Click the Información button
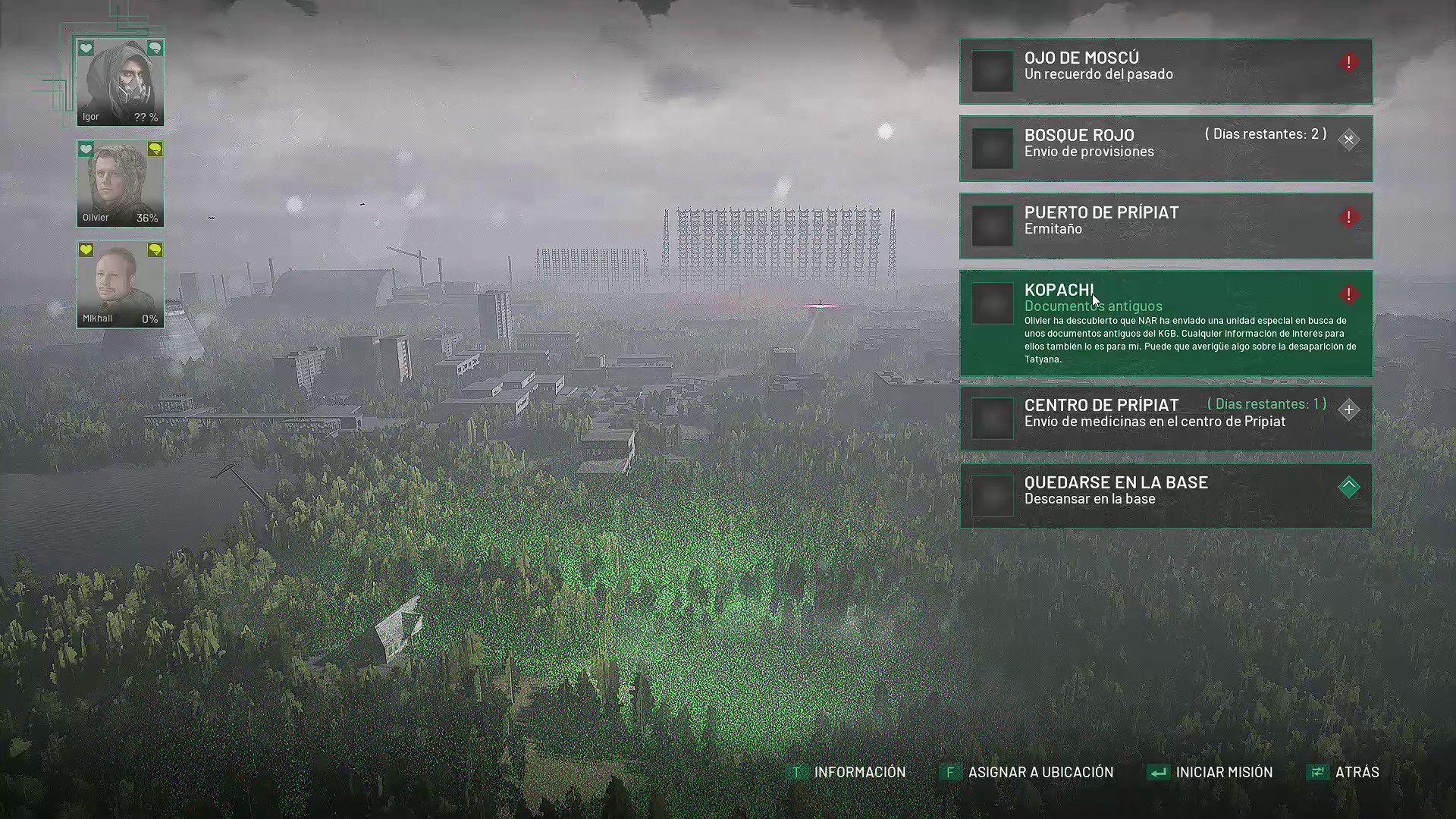Image resolution: width=1456 pixels, height=819 pixels. 849,772
